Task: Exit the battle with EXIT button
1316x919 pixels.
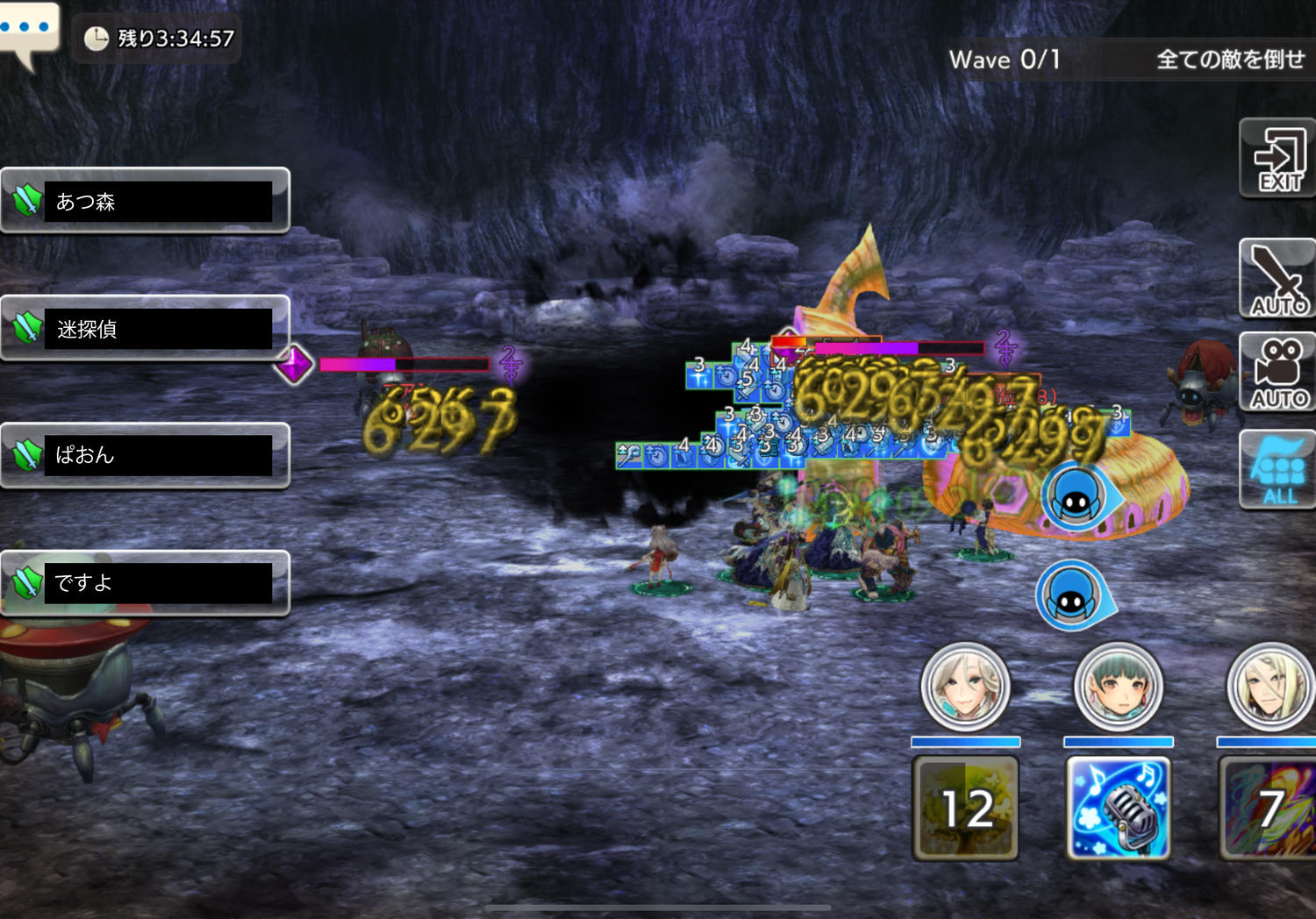Action: 1277,159
